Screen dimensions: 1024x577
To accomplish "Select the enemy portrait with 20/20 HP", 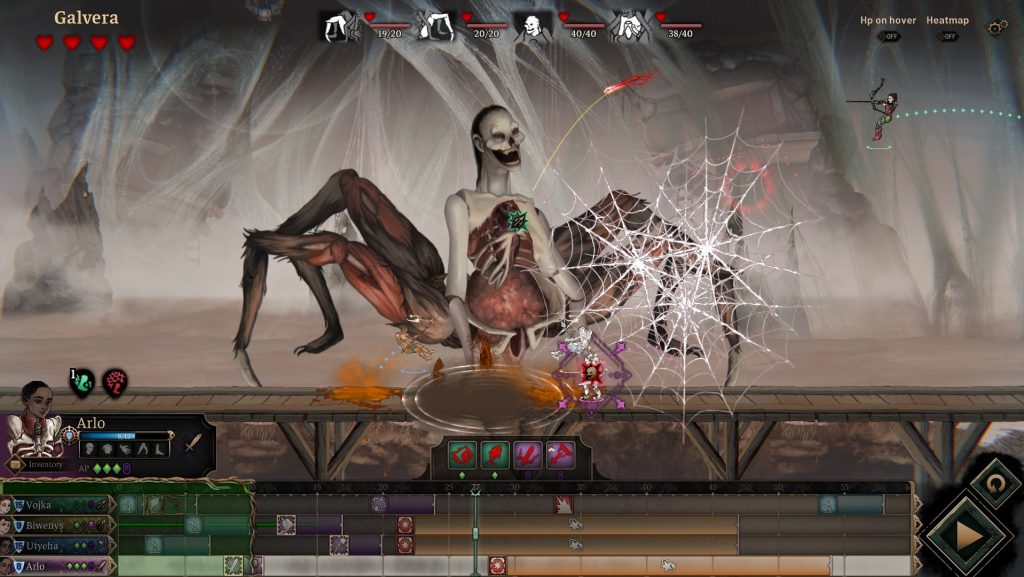I will point(436,27).
